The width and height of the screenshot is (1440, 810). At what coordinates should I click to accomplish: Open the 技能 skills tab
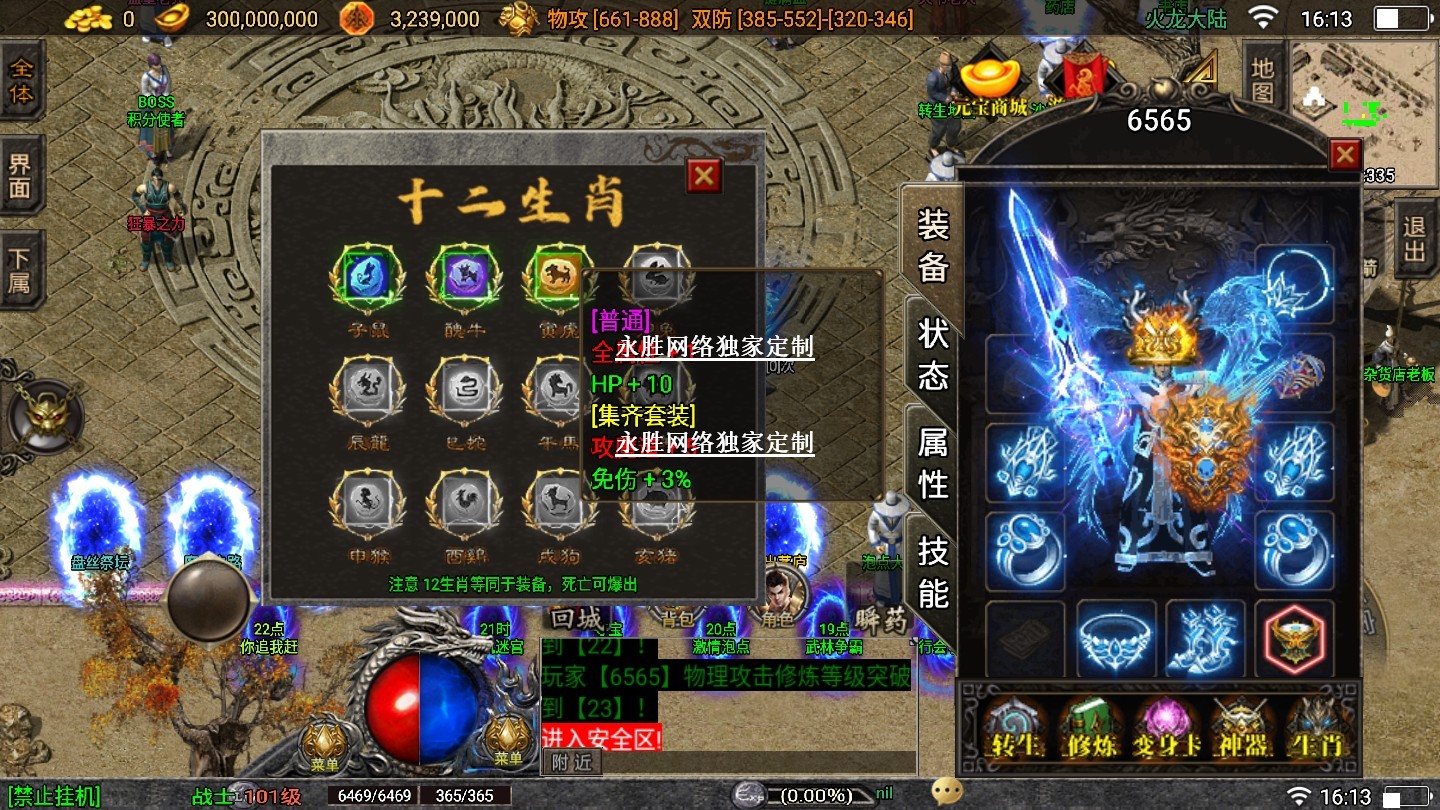click(932, 571)
